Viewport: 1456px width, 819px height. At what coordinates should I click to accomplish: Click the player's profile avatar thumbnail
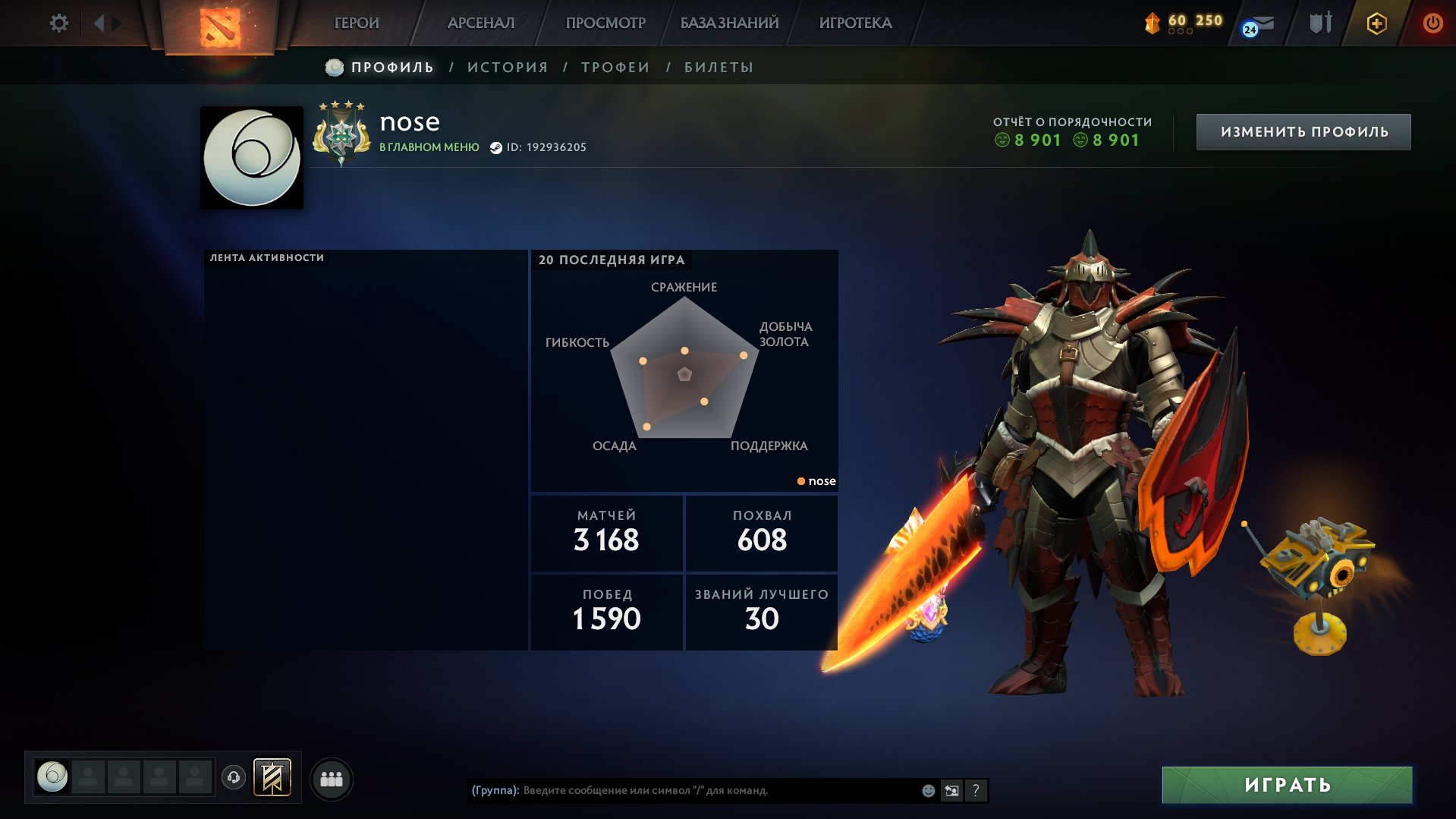pyautogui.click(x=251, y=157)
